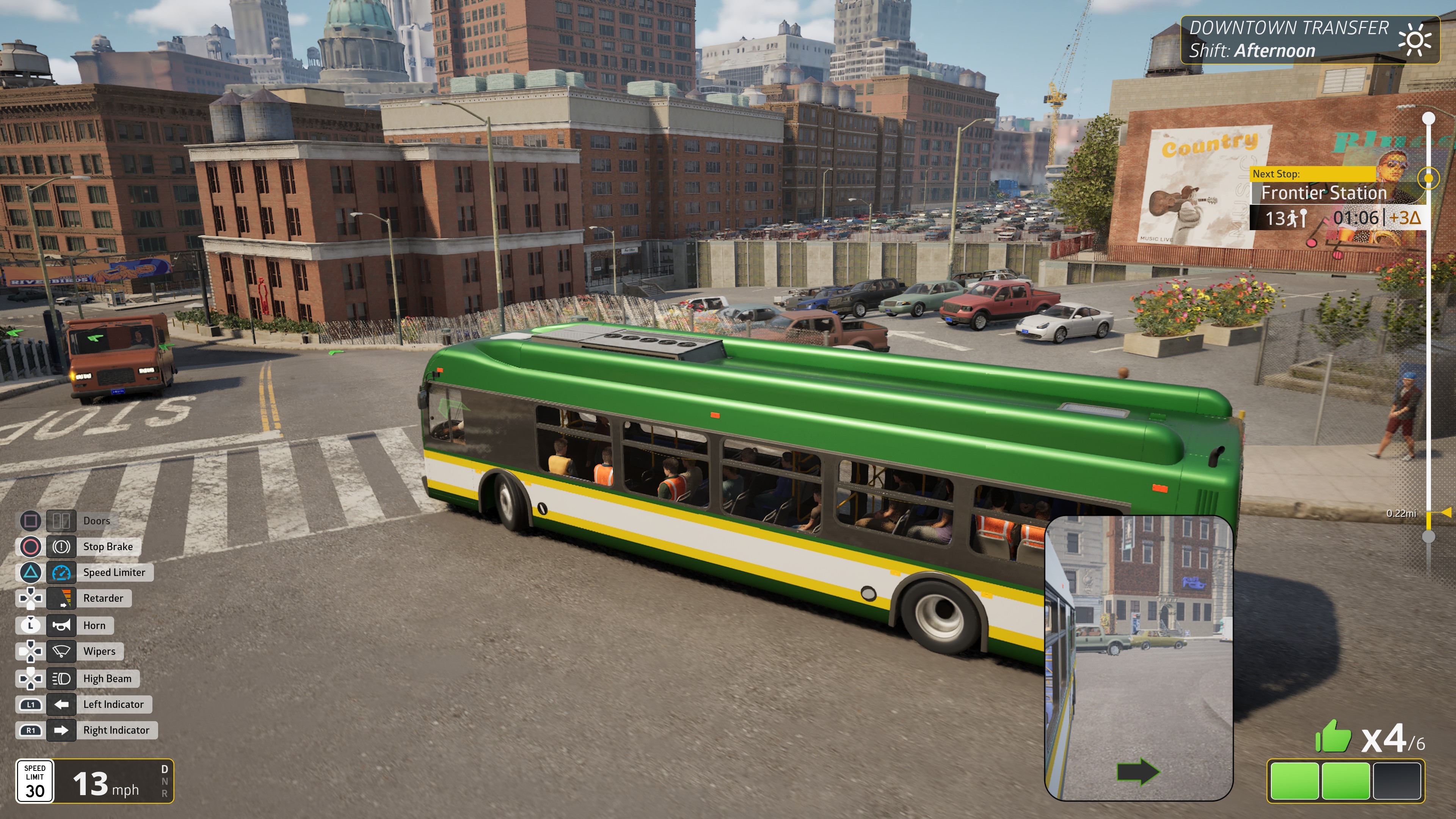
Task: Activate the Right Indicator arrow
Action: [x=61, y=730]
